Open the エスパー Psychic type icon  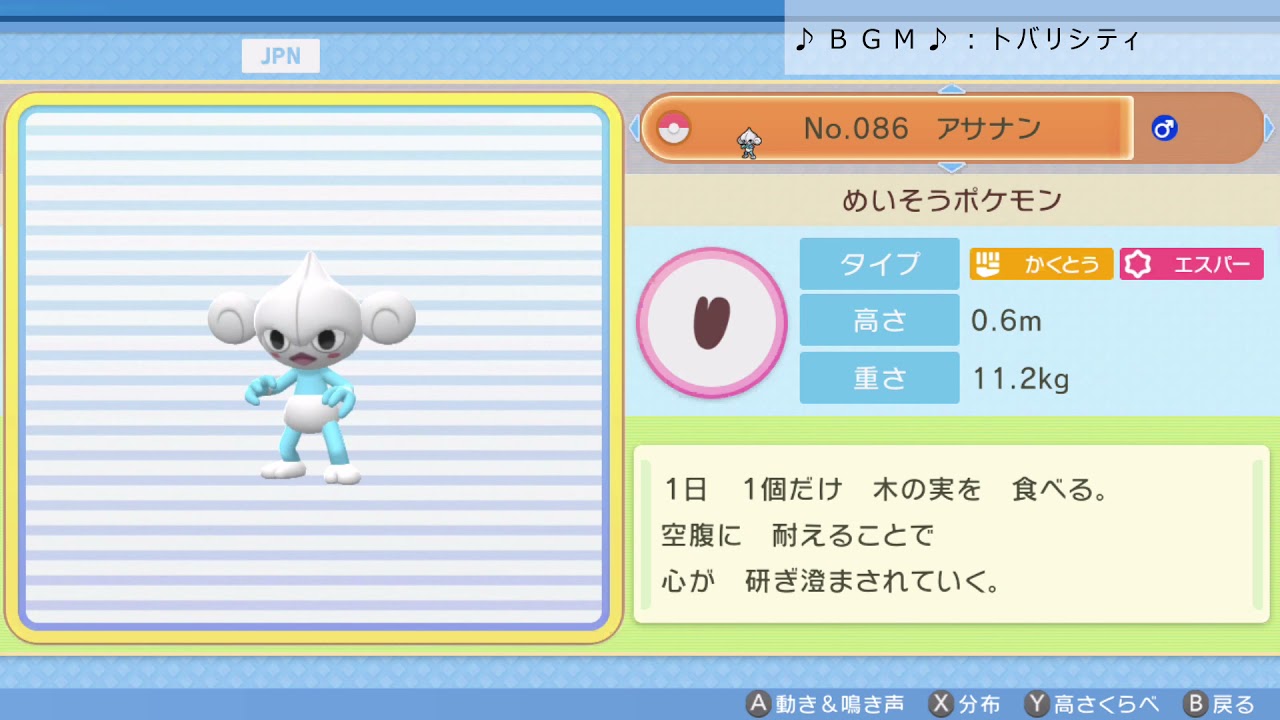pos(1191,264)
